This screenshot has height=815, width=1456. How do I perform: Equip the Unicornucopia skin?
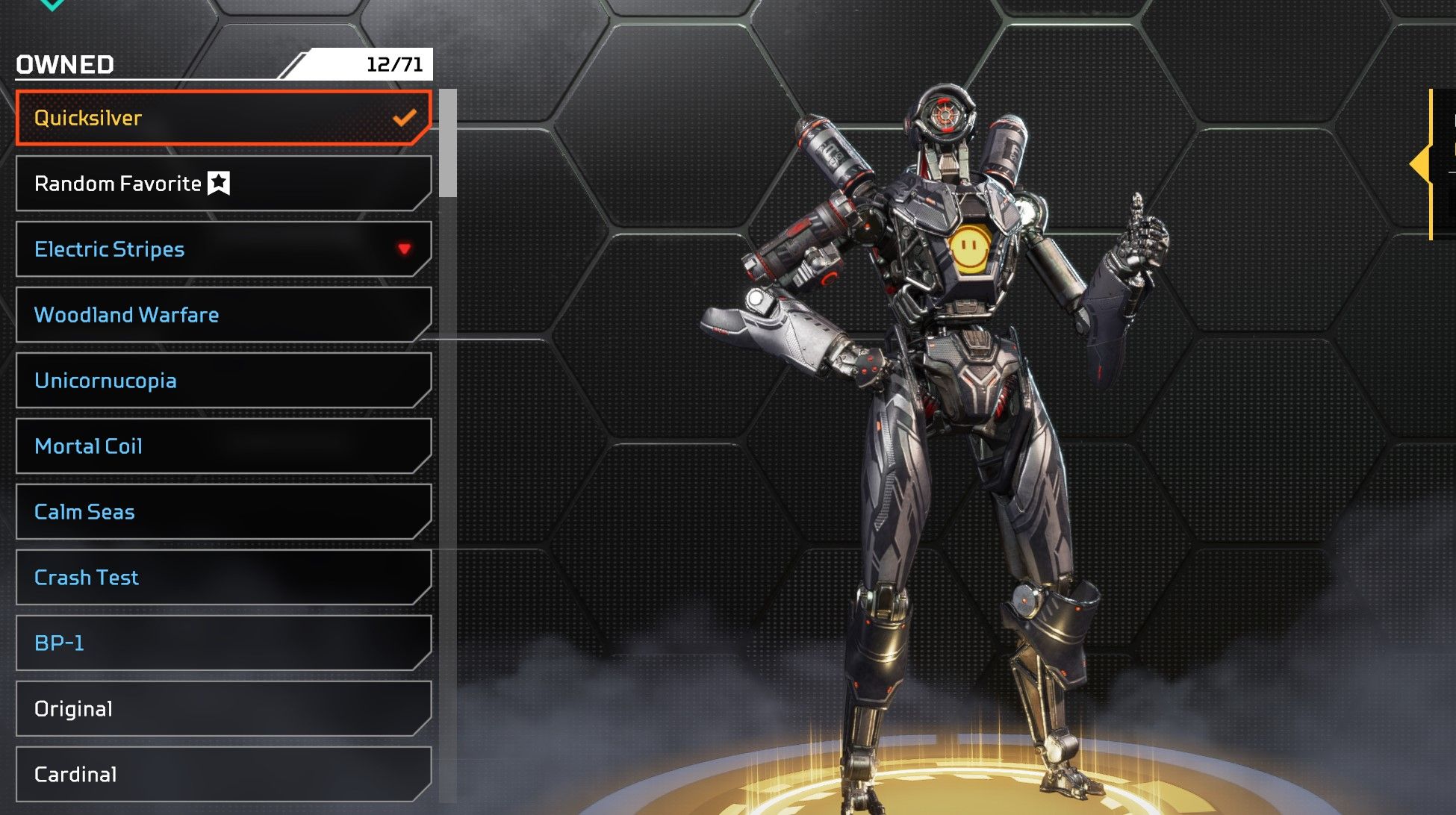tap(223, 381)
